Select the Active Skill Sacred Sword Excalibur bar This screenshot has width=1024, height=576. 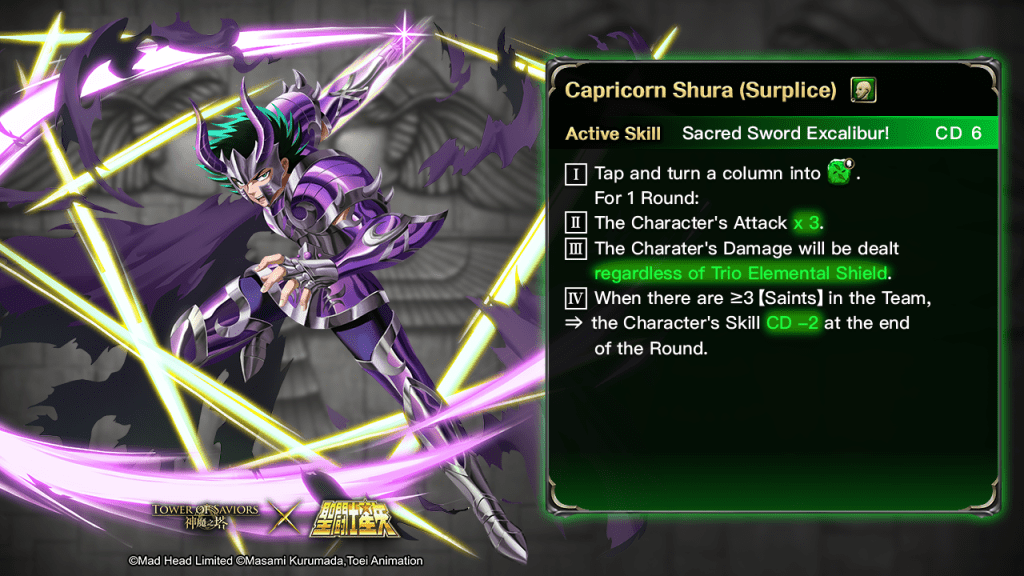[x=773, y=133]
